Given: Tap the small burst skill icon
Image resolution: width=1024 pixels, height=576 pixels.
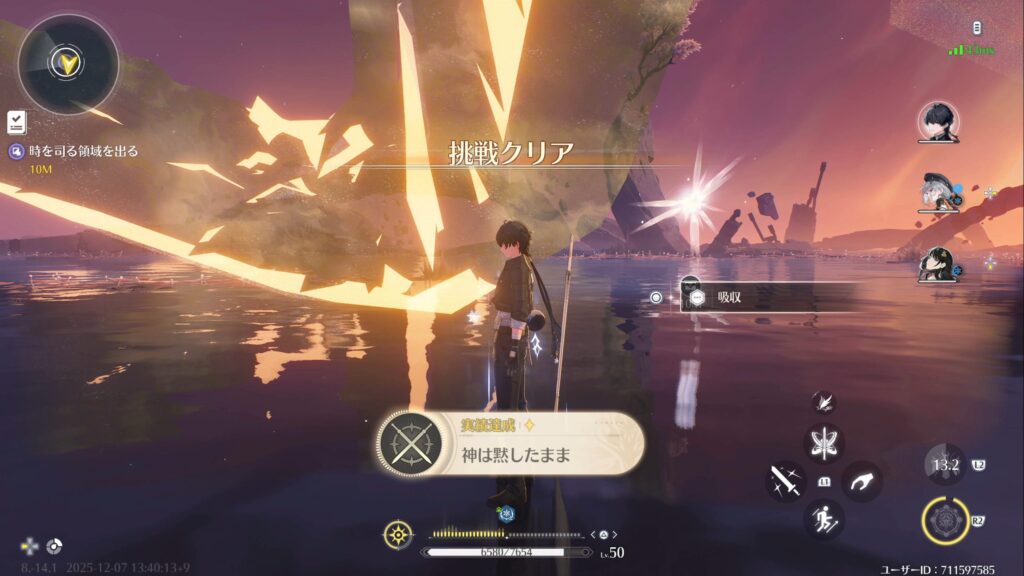Looking at the screenshot, I should pyautogui.click(x=823, y=402).
